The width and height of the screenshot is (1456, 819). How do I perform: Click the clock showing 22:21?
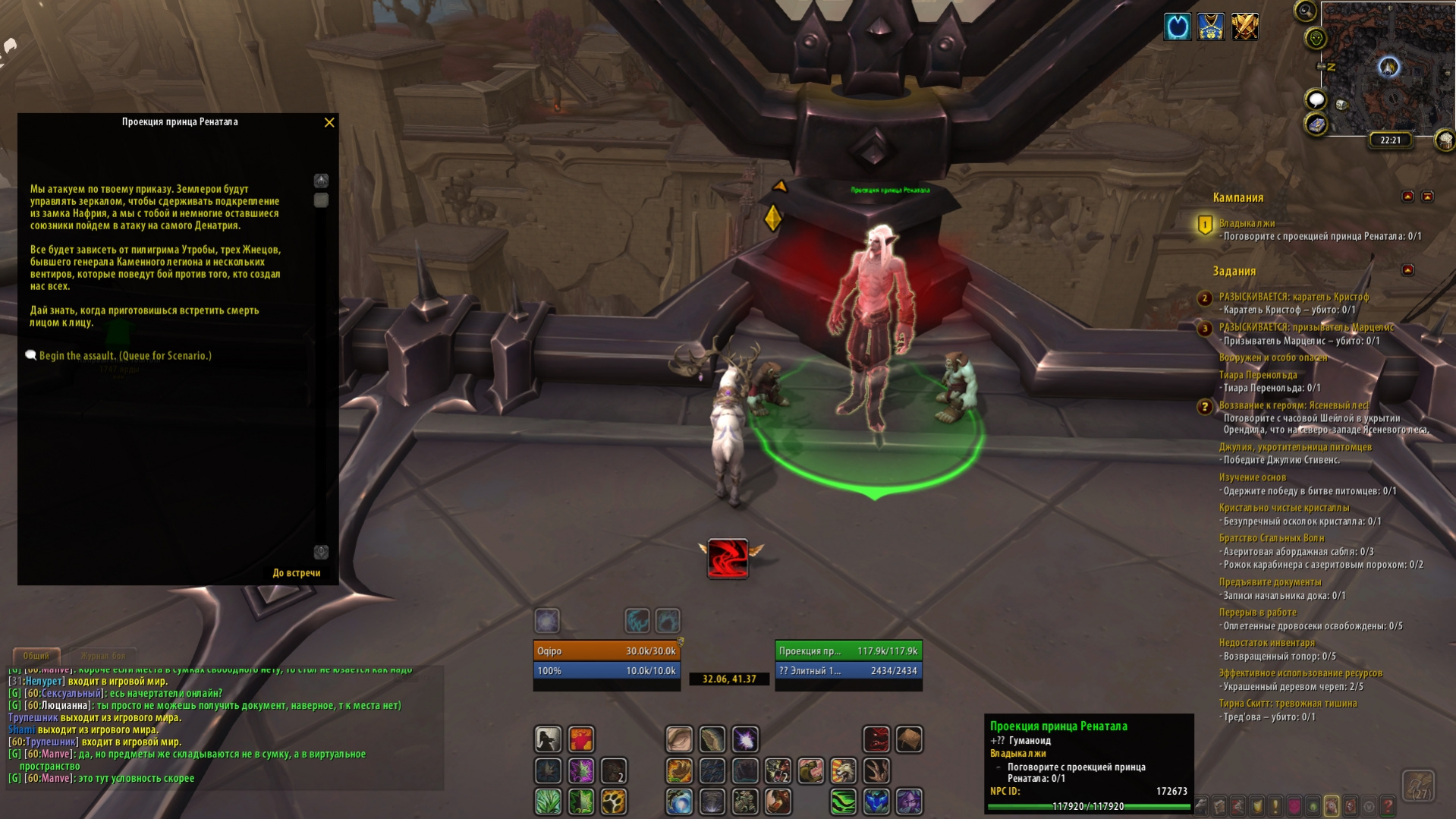(x=1390, y=140)
